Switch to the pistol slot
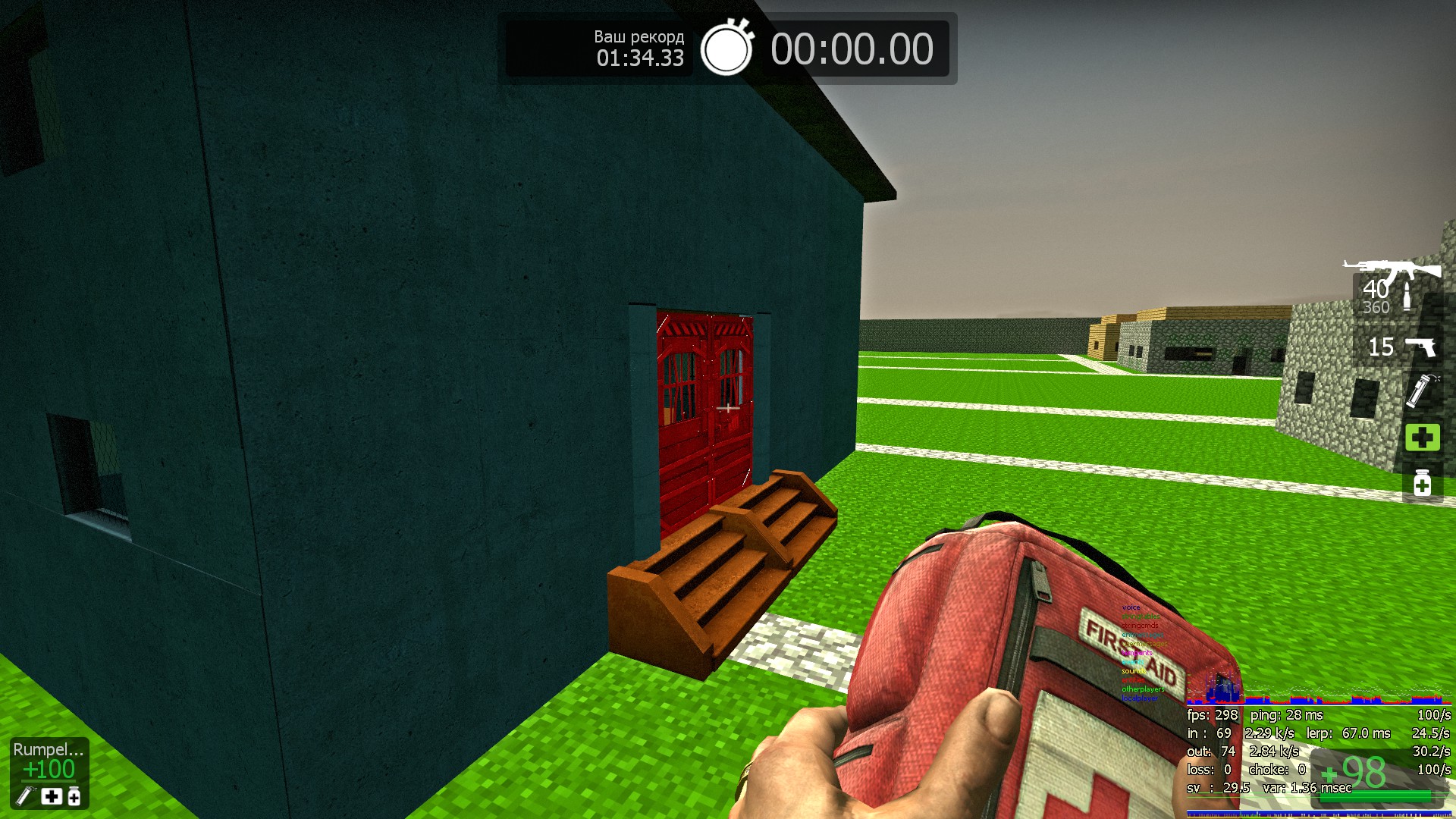 (1401, 347)
